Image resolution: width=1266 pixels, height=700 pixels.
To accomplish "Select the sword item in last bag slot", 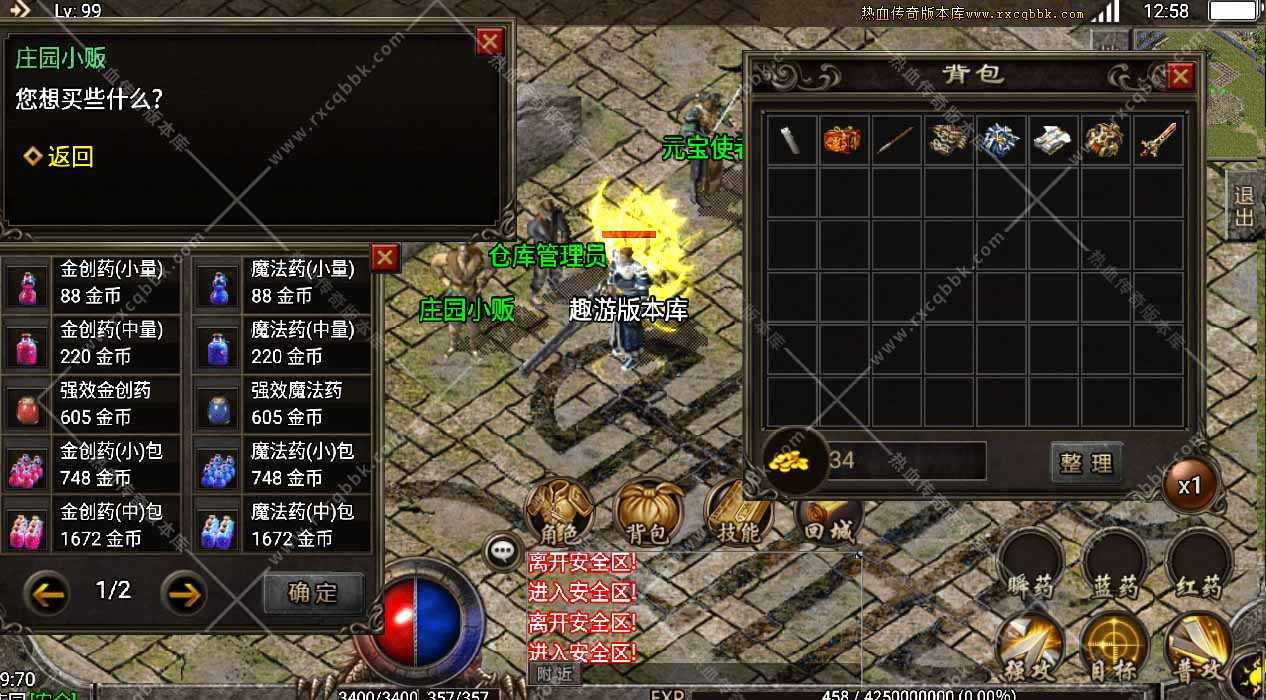I will (1157, 140).
